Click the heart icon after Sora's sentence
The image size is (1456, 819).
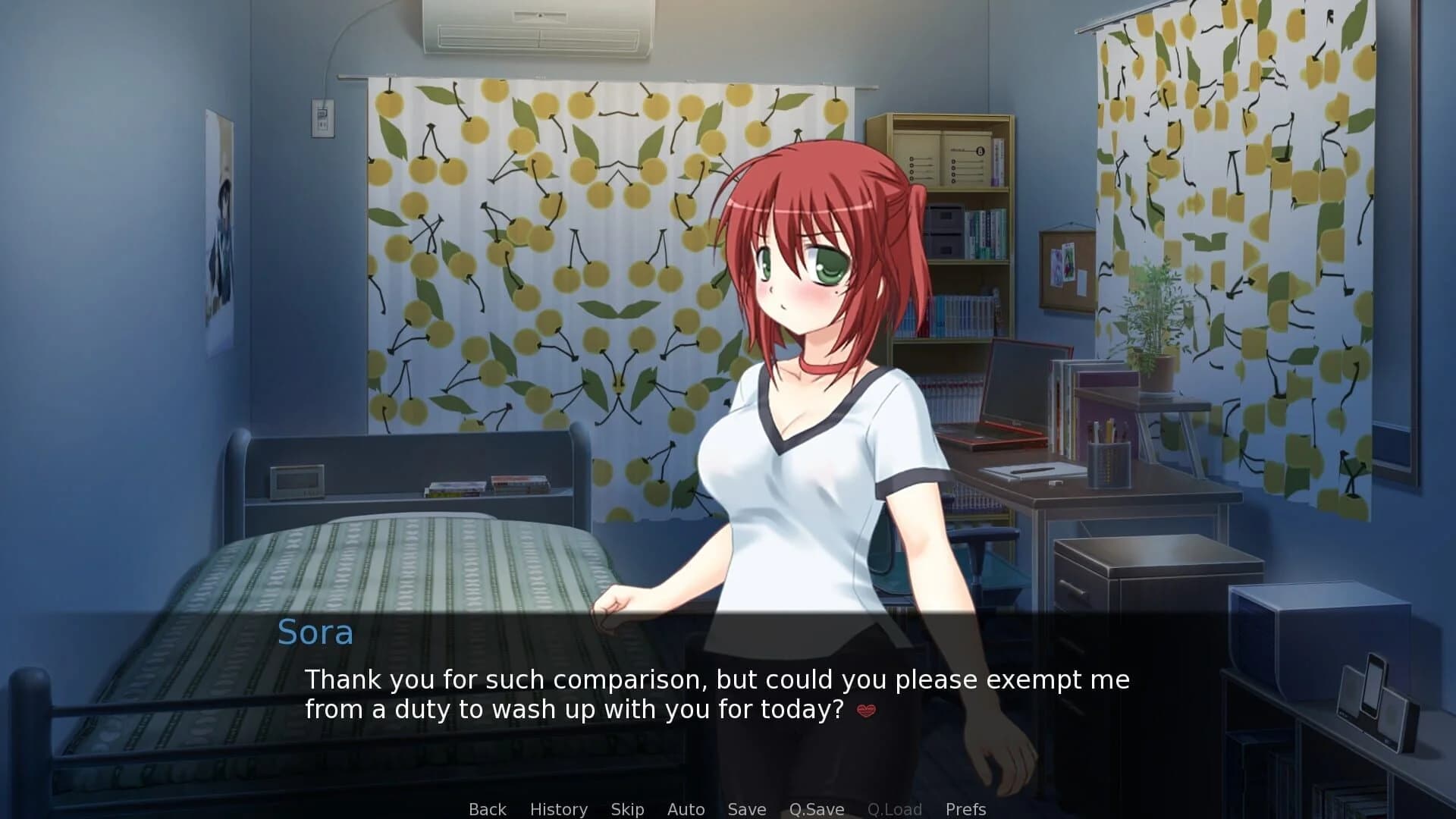click(x=867, y=712)
